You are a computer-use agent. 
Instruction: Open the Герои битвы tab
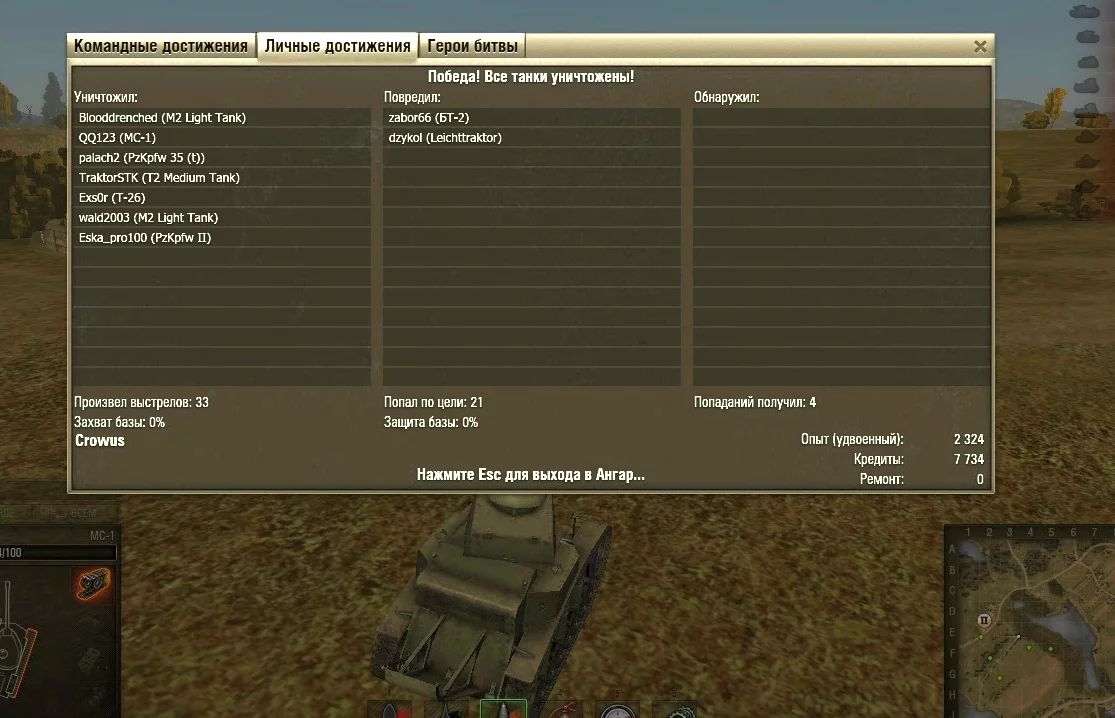point(472,46)
